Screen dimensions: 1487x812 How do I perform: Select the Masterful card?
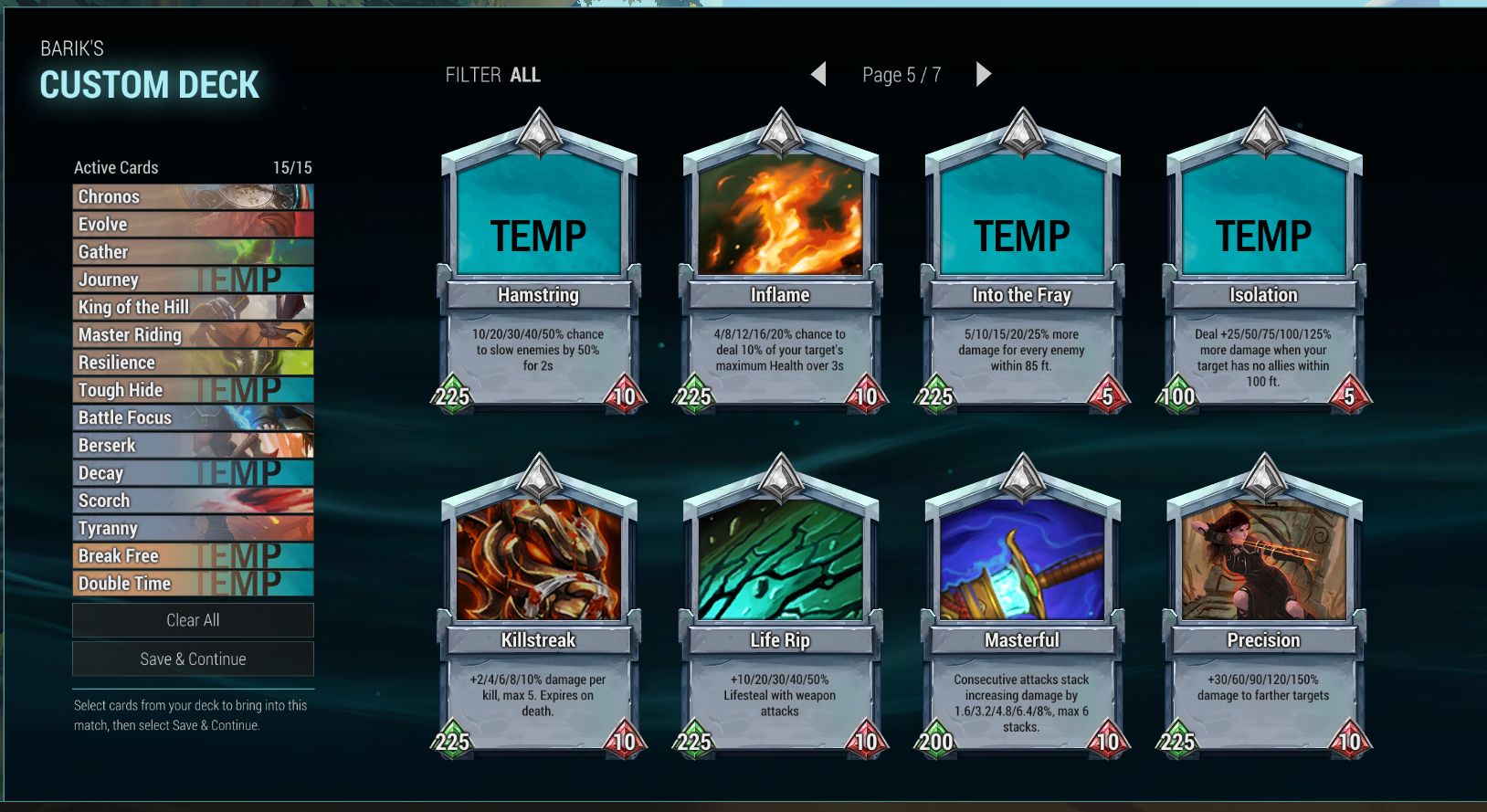click(x=1022, y=609)
